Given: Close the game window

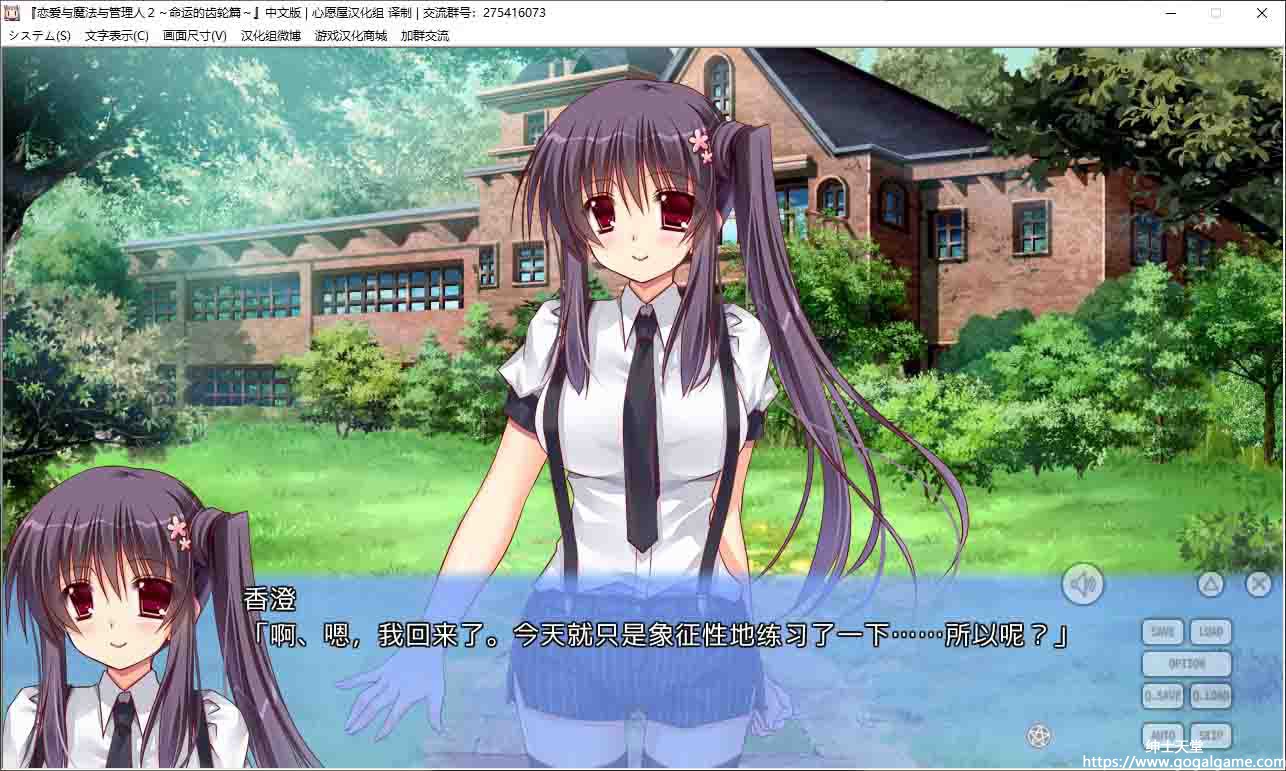Looking at the screenshot, I should (1262, 14).
